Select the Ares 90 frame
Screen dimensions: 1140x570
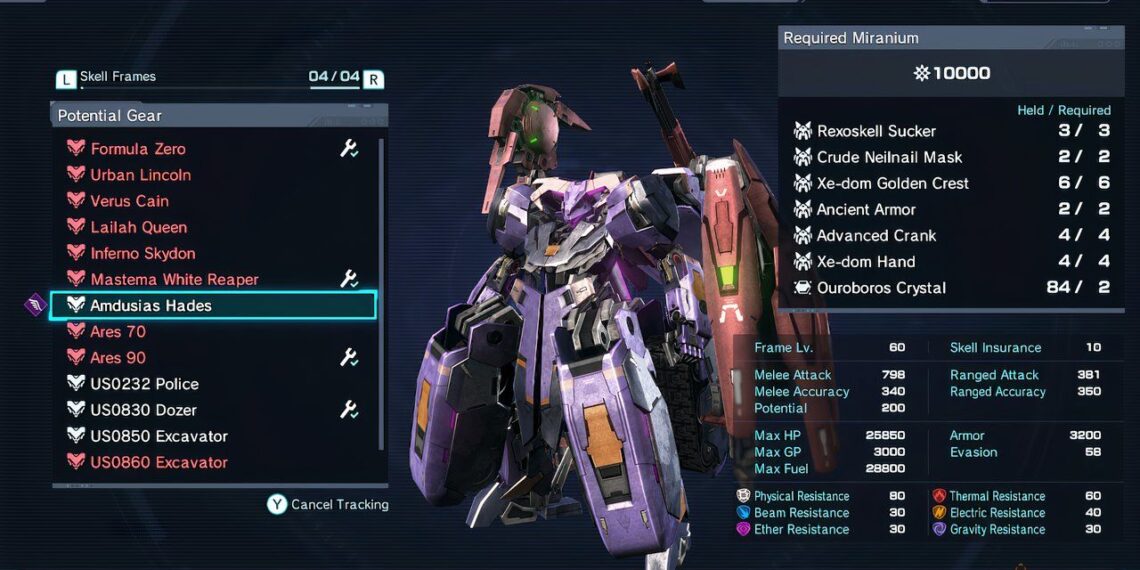tap(118, 358)
